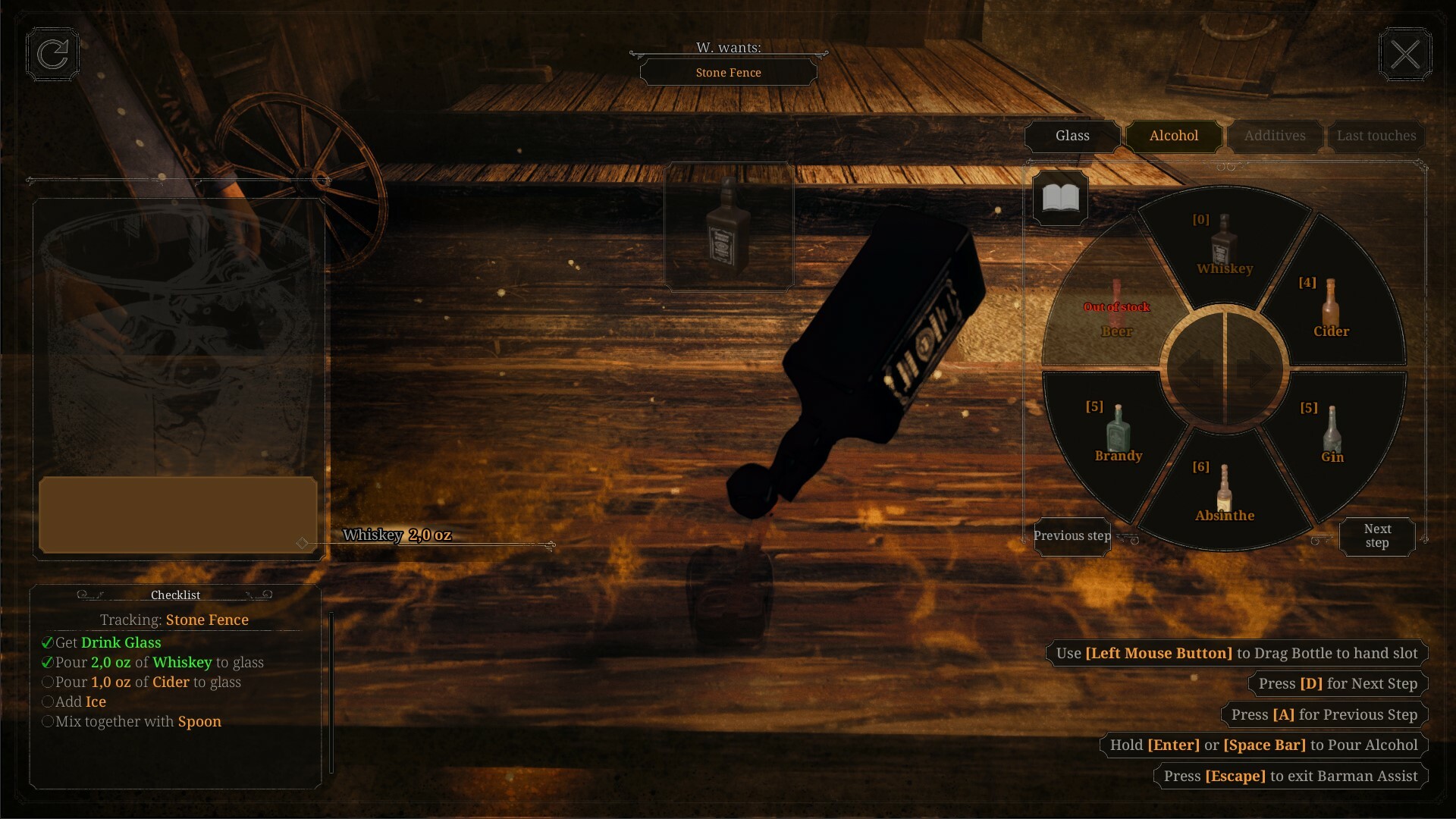
Task: Open the recipe book icon
Action: pos(1059,199)
